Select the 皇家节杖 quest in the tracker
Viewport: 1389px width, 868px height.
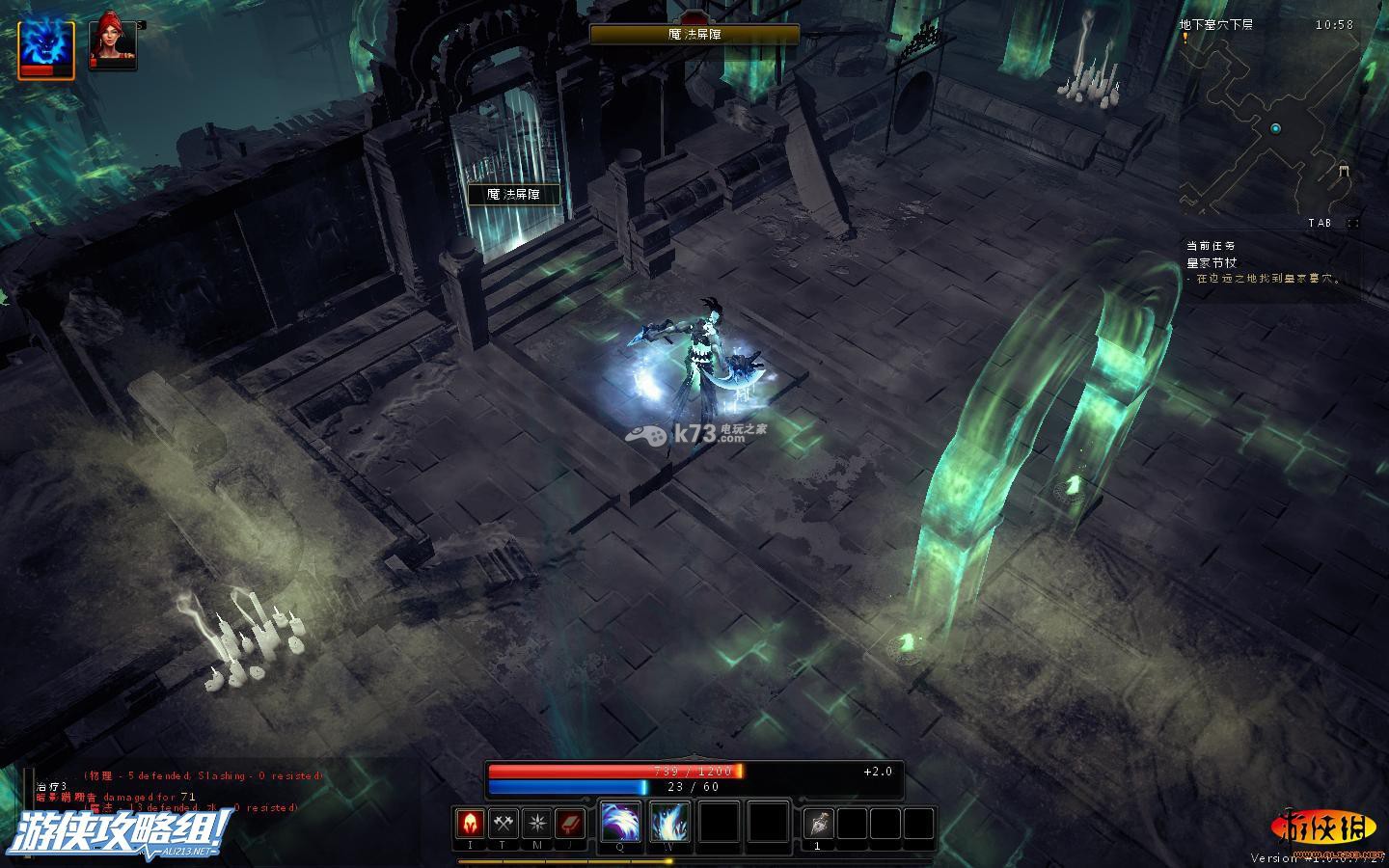tap(1212, 262)
